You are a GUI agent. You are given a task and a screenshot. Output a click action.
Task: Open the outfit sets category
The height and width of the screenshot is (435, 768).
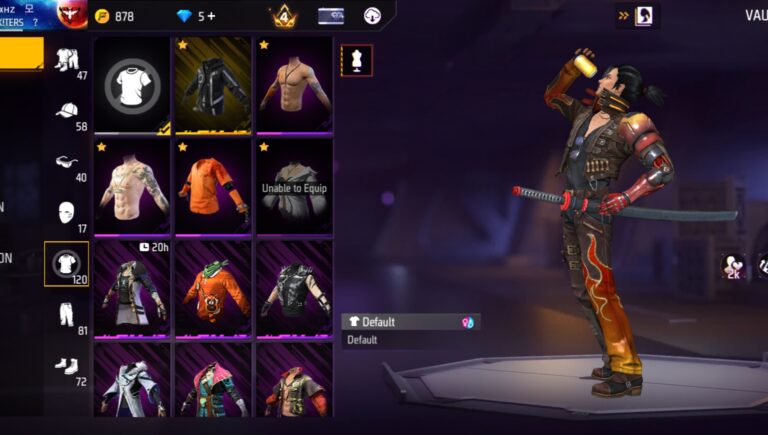click(x=67, y=63)
